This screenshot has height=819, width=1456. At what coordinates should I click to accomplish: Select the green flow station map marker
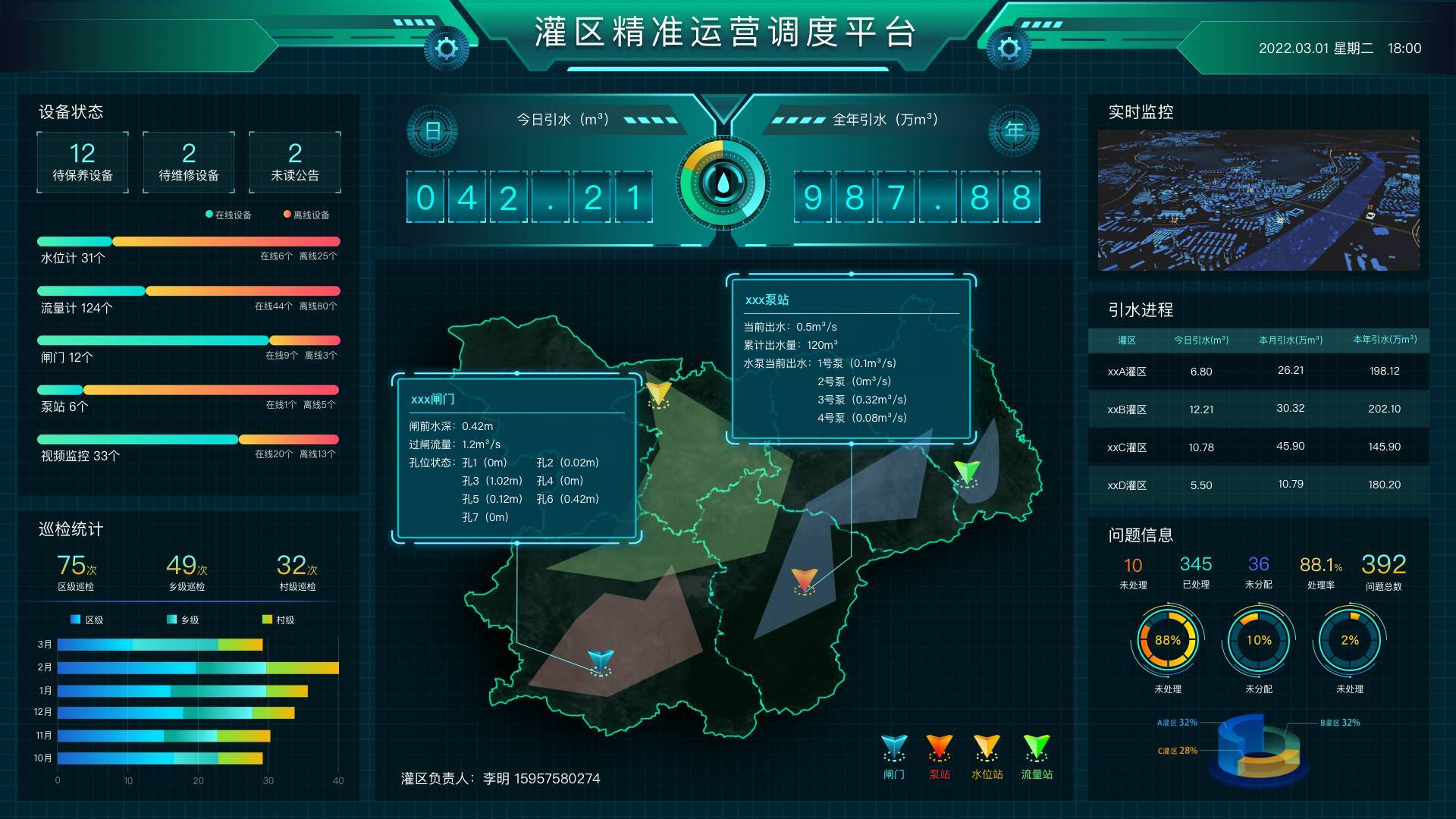[967, 472]
